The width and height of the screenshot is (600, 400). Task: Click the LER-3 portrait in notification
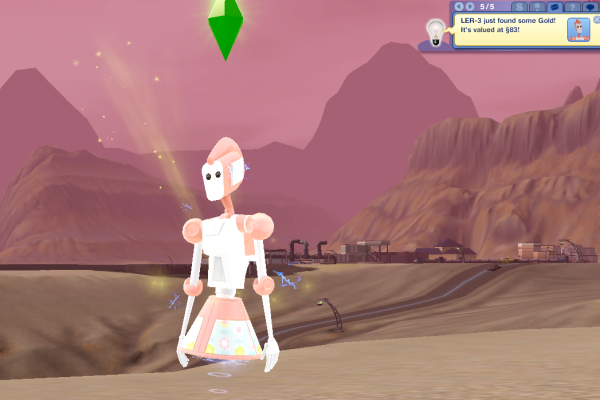pos(578,29)
